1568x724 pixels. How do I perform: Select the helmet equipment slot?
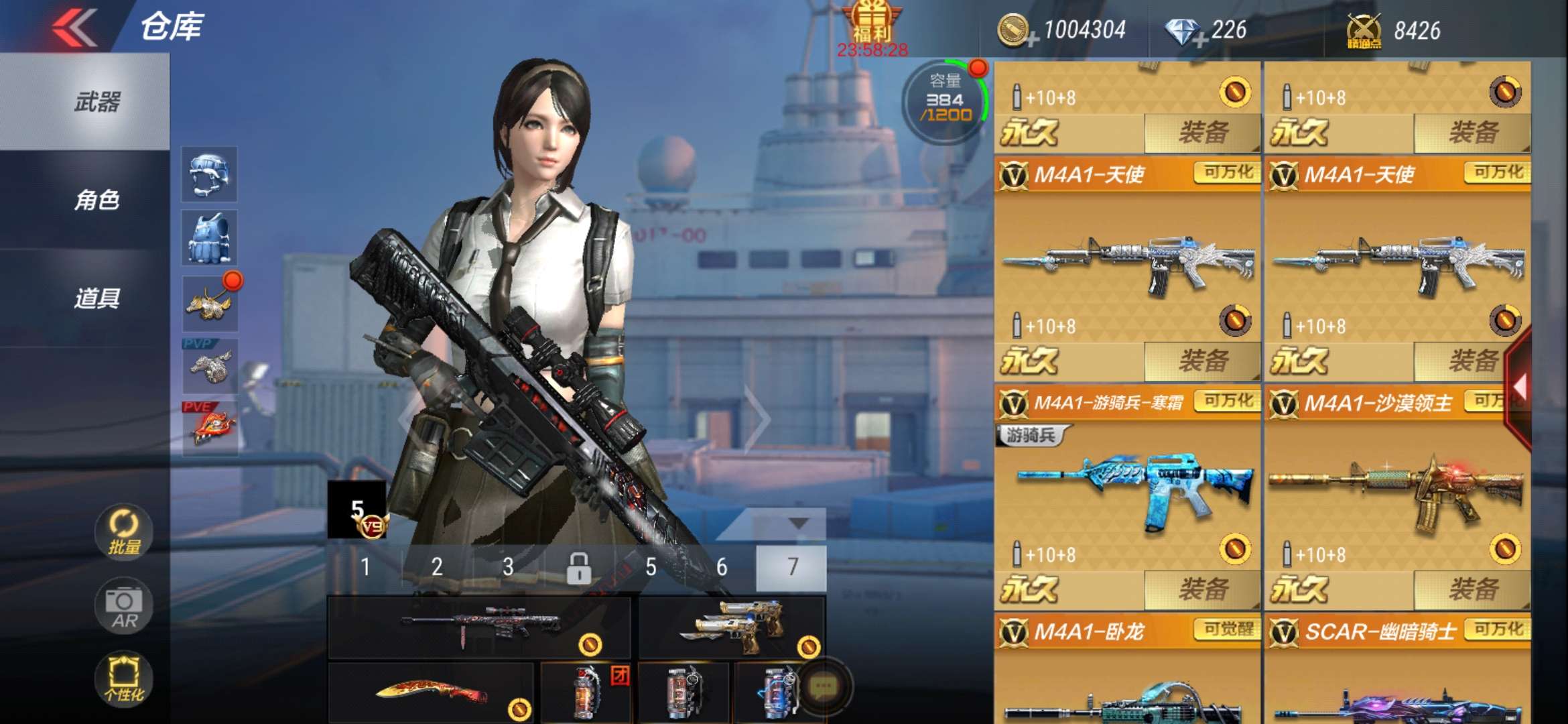tap(209, 174)
